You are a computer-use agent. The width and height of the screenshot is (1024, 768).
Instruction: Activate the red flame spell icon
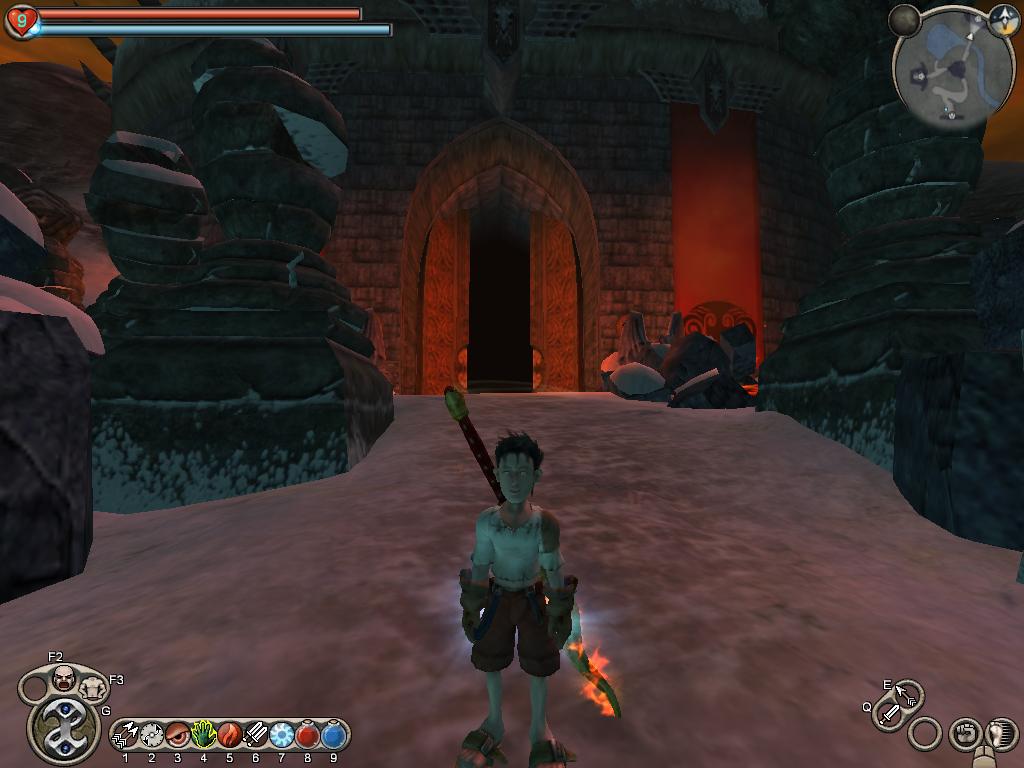(230, 736)
